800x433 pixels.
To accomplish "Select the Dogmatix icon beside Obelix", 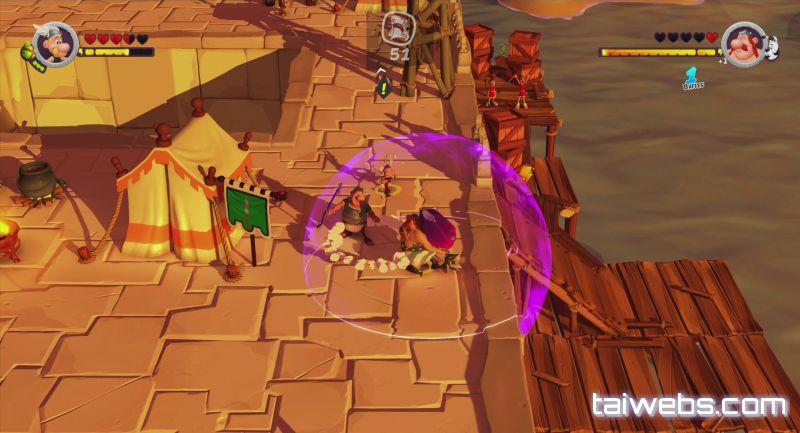I will click(771, 47).
